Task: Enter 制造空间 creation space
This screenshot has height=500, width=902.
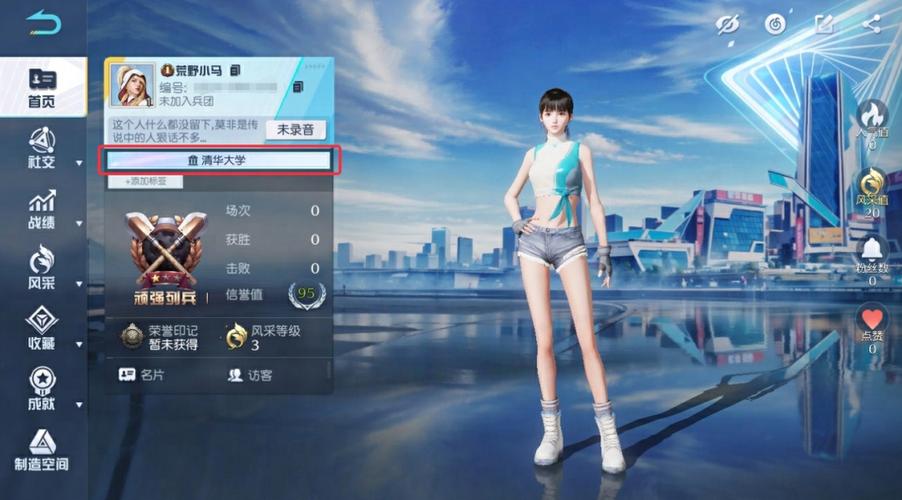Action: click(x=42, y=450)
